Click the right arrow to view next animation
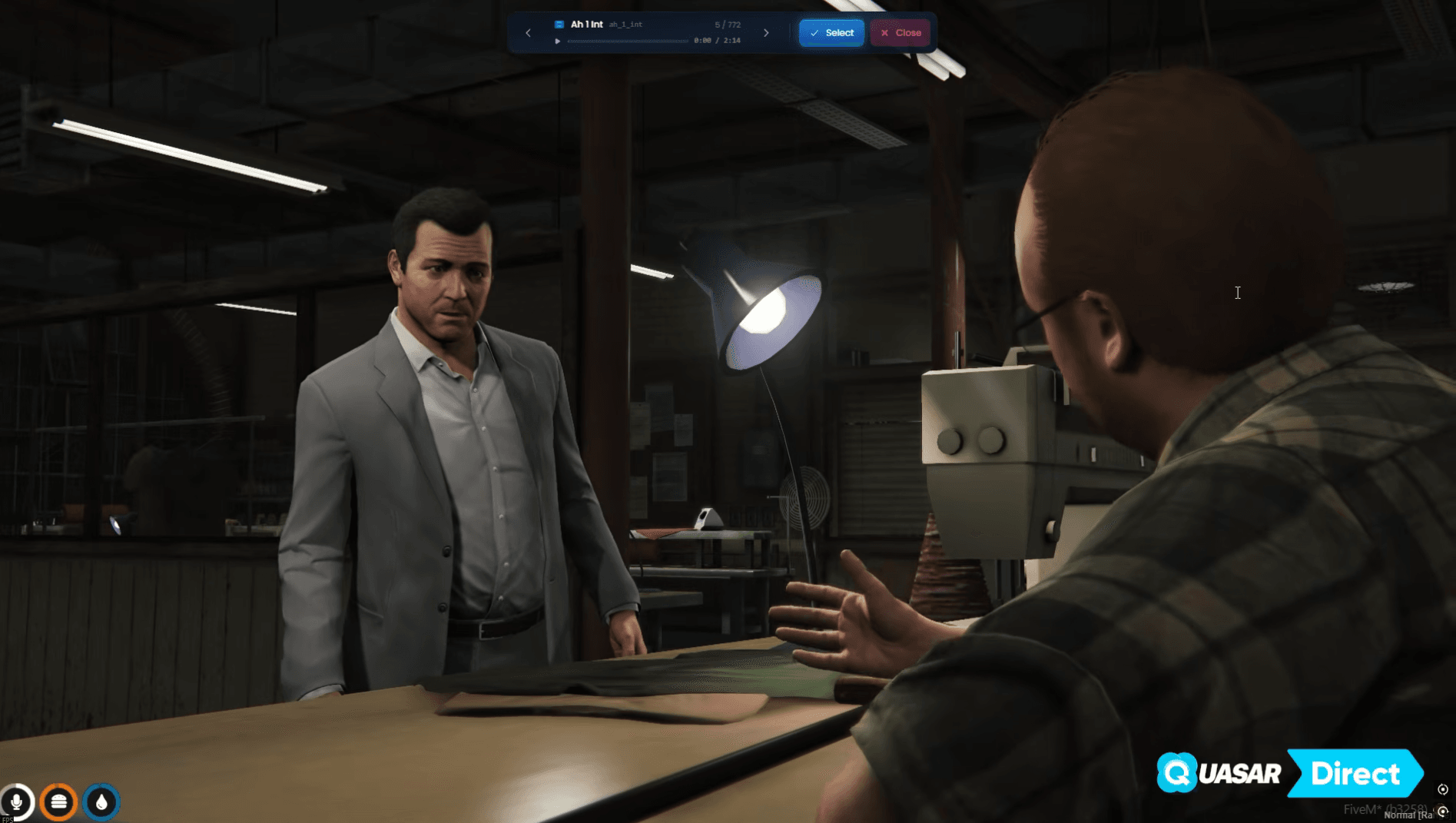Image resolution: width=1456 pixels, height=823 pixels. click(x=766, y=33)
